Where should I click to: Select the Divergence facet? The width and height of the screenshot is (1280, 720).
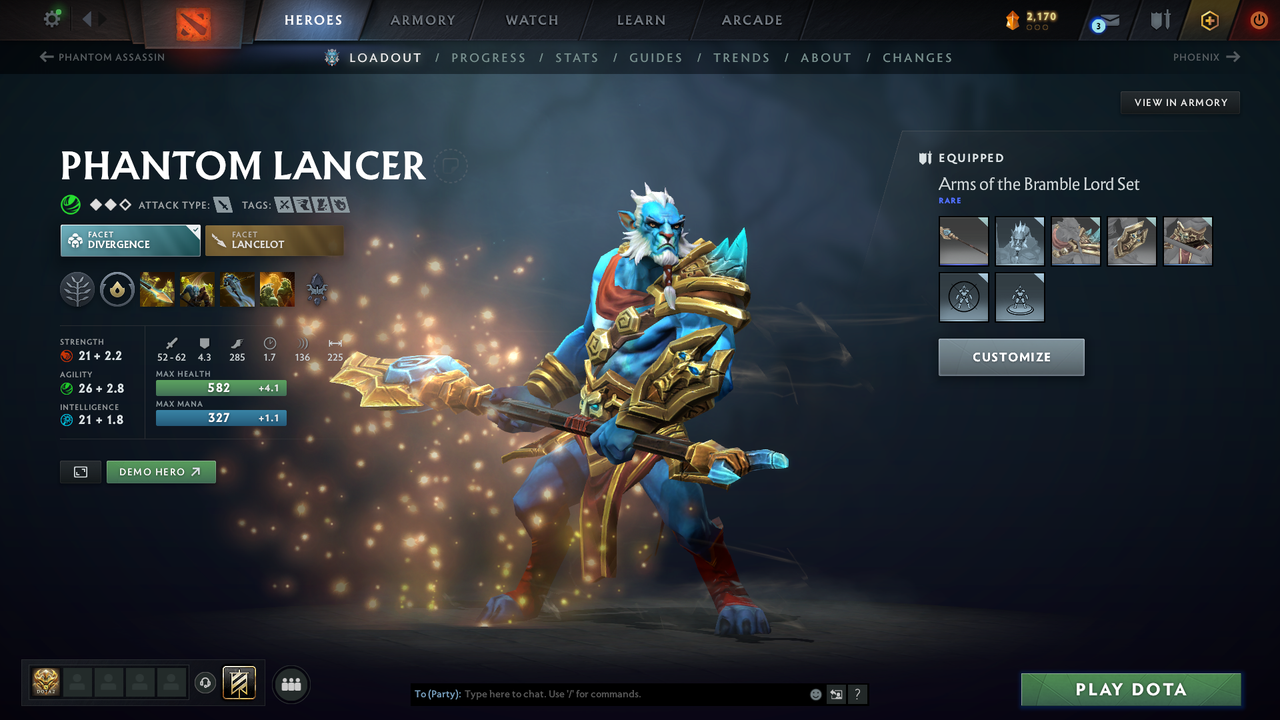click(130, 240)
